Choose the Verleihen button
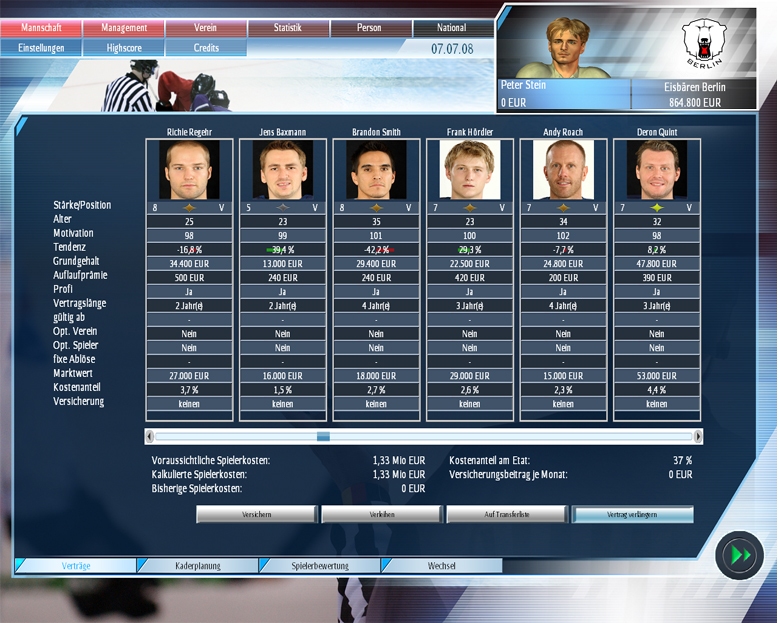 coord(381,514)
